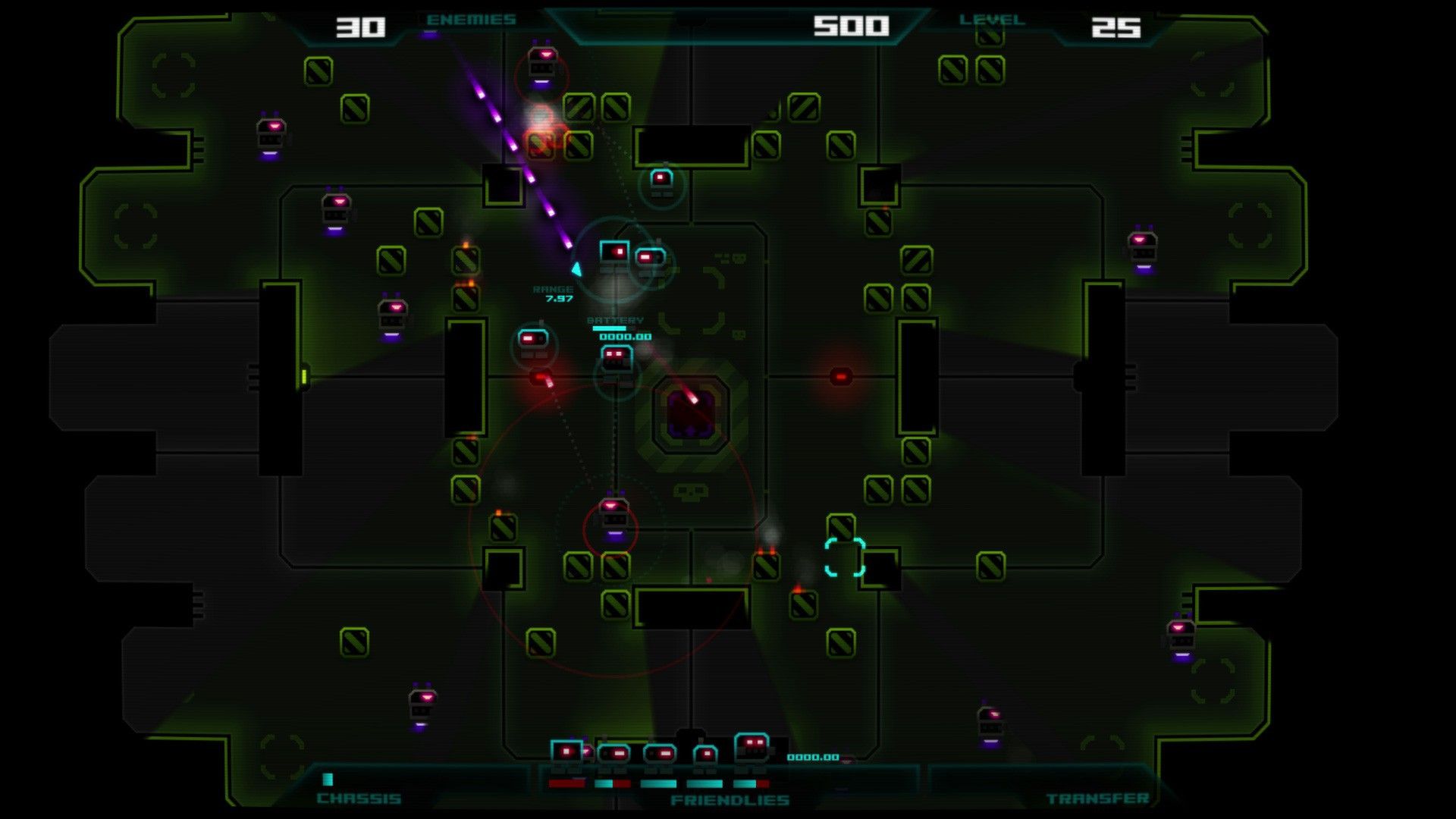The height and width of the screenshot is (819, 1456).
Task: Select the first droid portrait in the FRIENDLIES roster
Action: [x=566, y=751]
